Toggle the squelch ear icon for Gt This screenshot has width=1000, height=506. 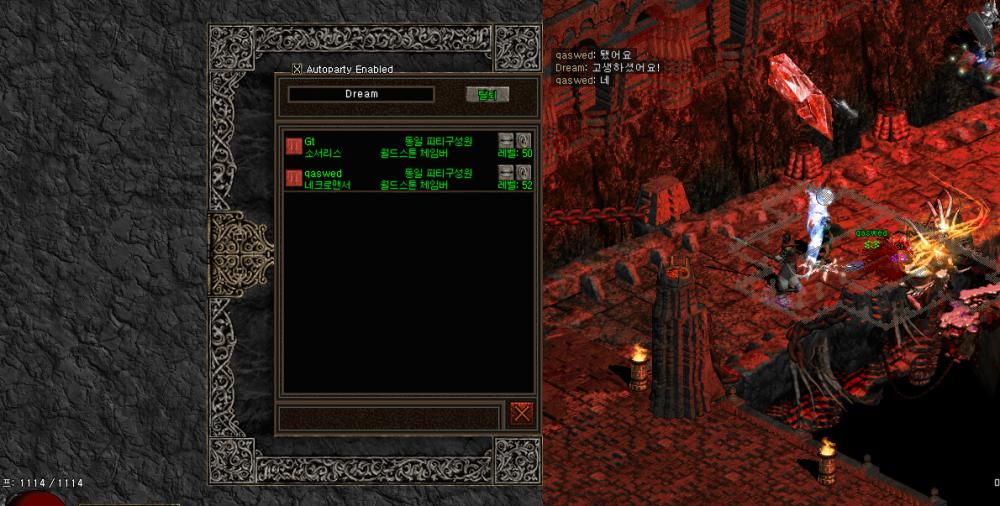(x=523, y=140)
